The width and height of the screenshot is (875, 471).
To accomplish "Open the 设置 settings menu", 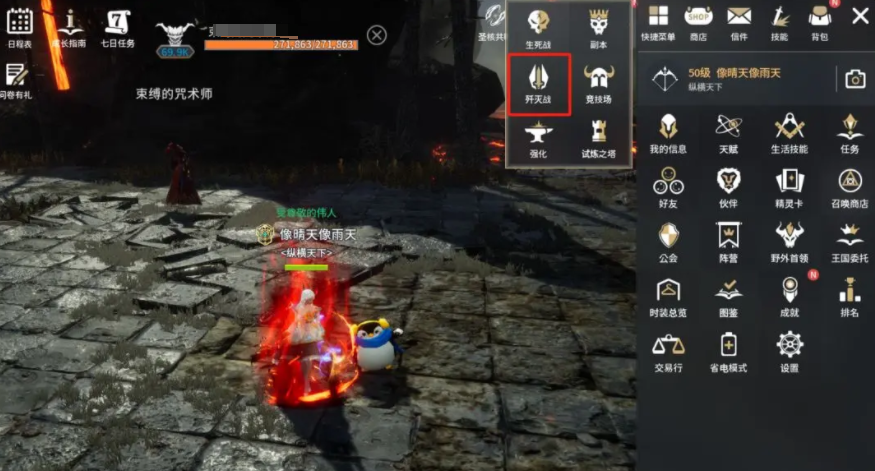I will [x=790, y=350].
